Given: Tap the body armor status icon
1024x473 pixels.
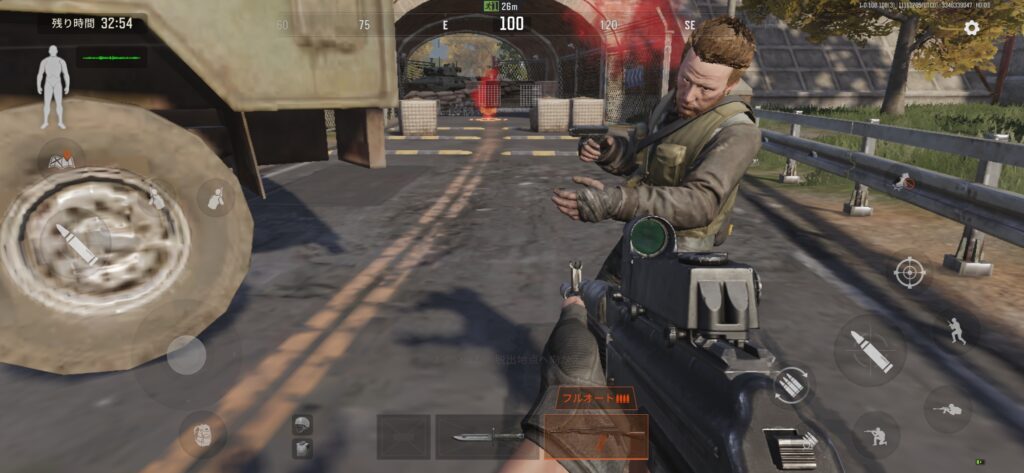Looking at the screenshot, I should tap(302, 449).
